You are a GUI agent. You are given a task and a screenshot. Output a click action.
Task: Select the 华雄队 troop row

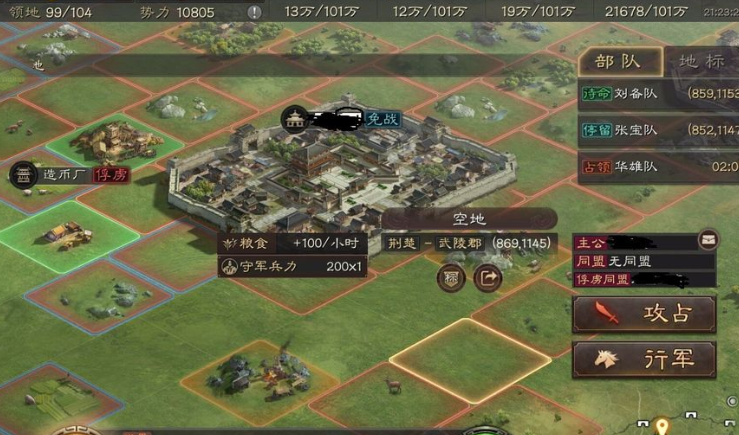(x=658, y=166)
